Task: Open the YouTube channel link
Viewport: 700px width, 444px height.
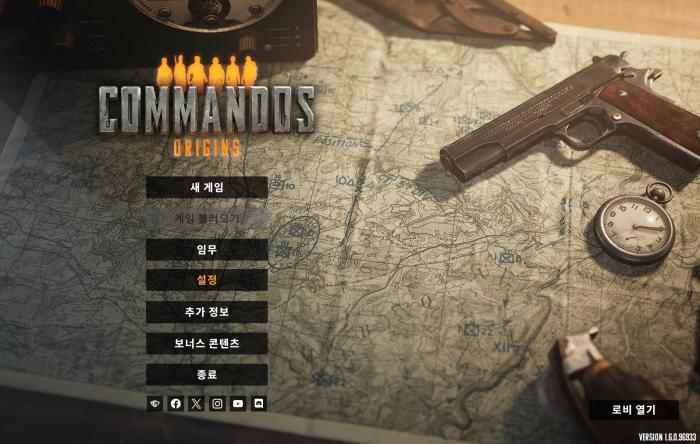Action: [238, 404]
